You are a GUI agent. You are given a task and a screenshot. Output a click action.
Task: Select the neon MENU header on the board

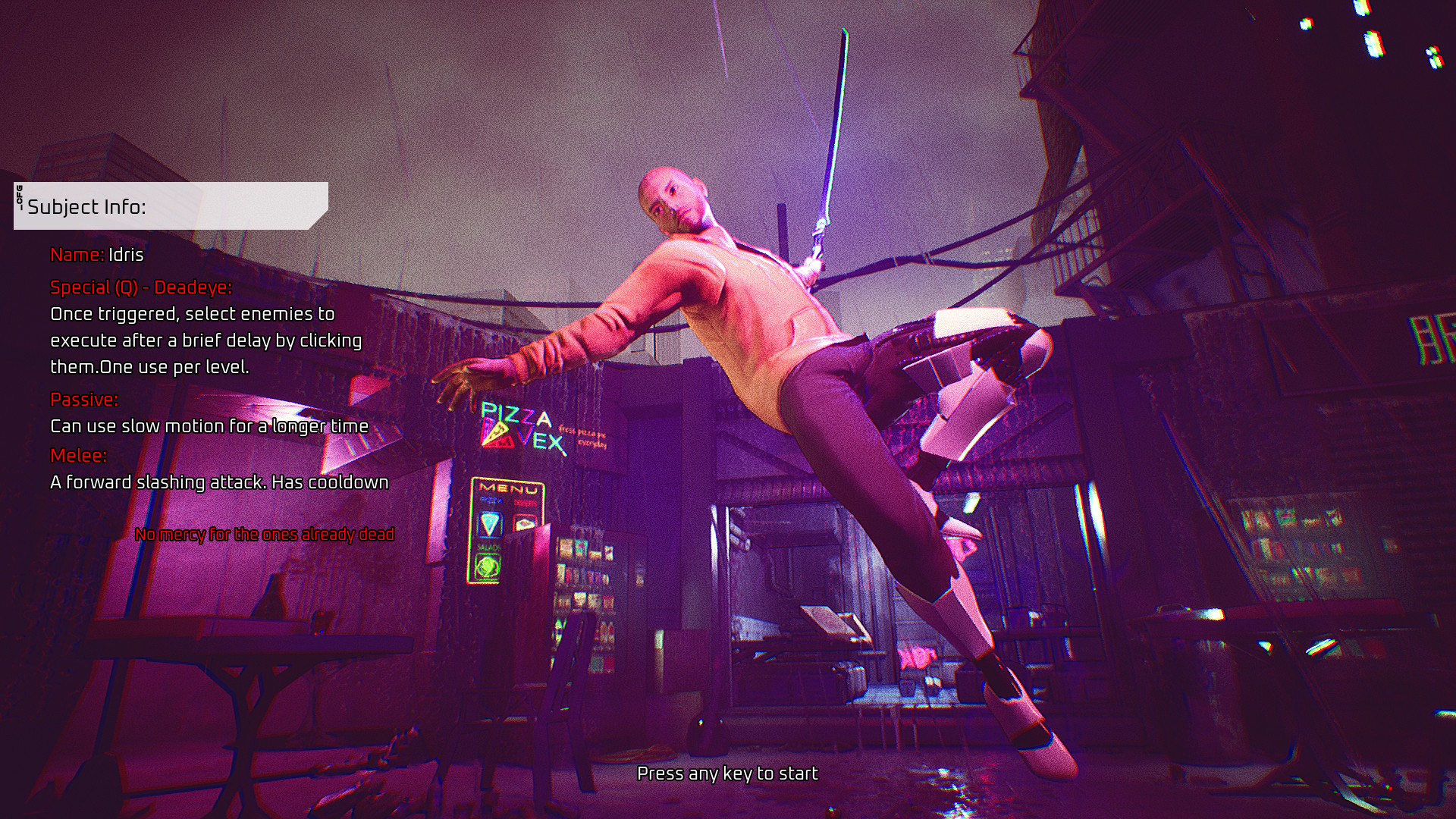coord(508,488)
